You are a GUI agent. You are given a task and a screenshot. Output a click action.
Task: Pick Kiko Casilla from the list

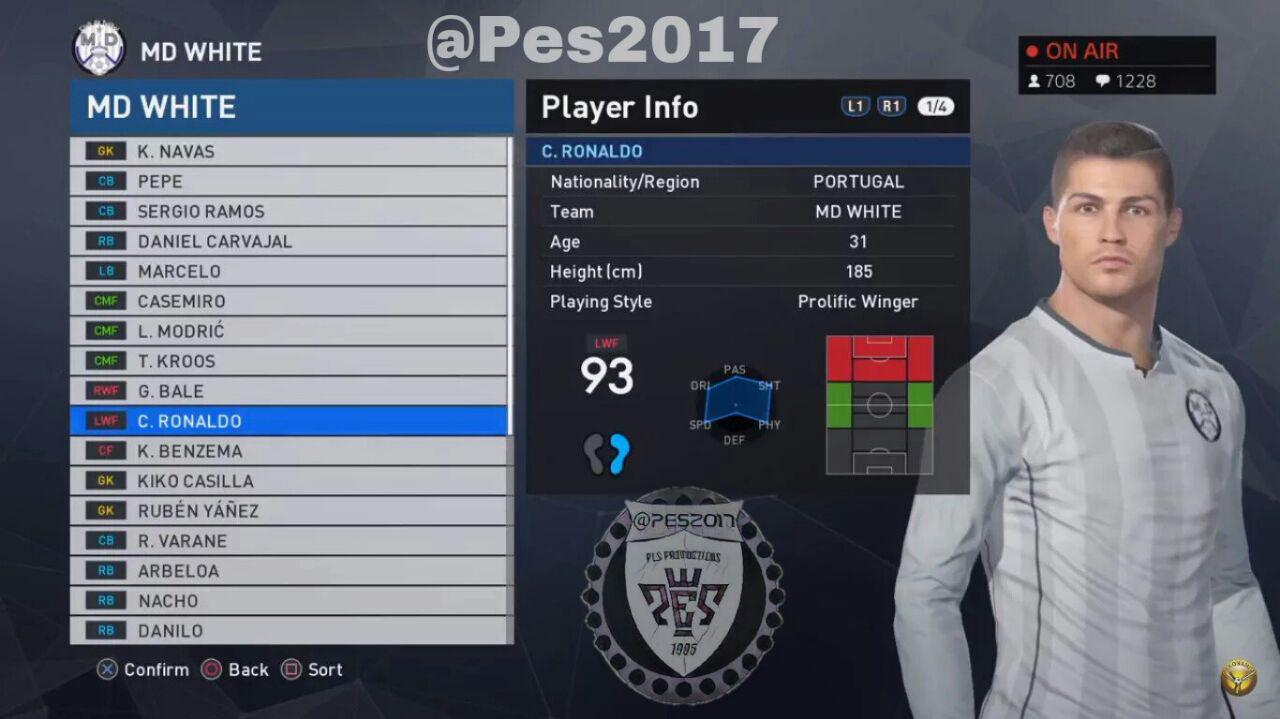288,481
